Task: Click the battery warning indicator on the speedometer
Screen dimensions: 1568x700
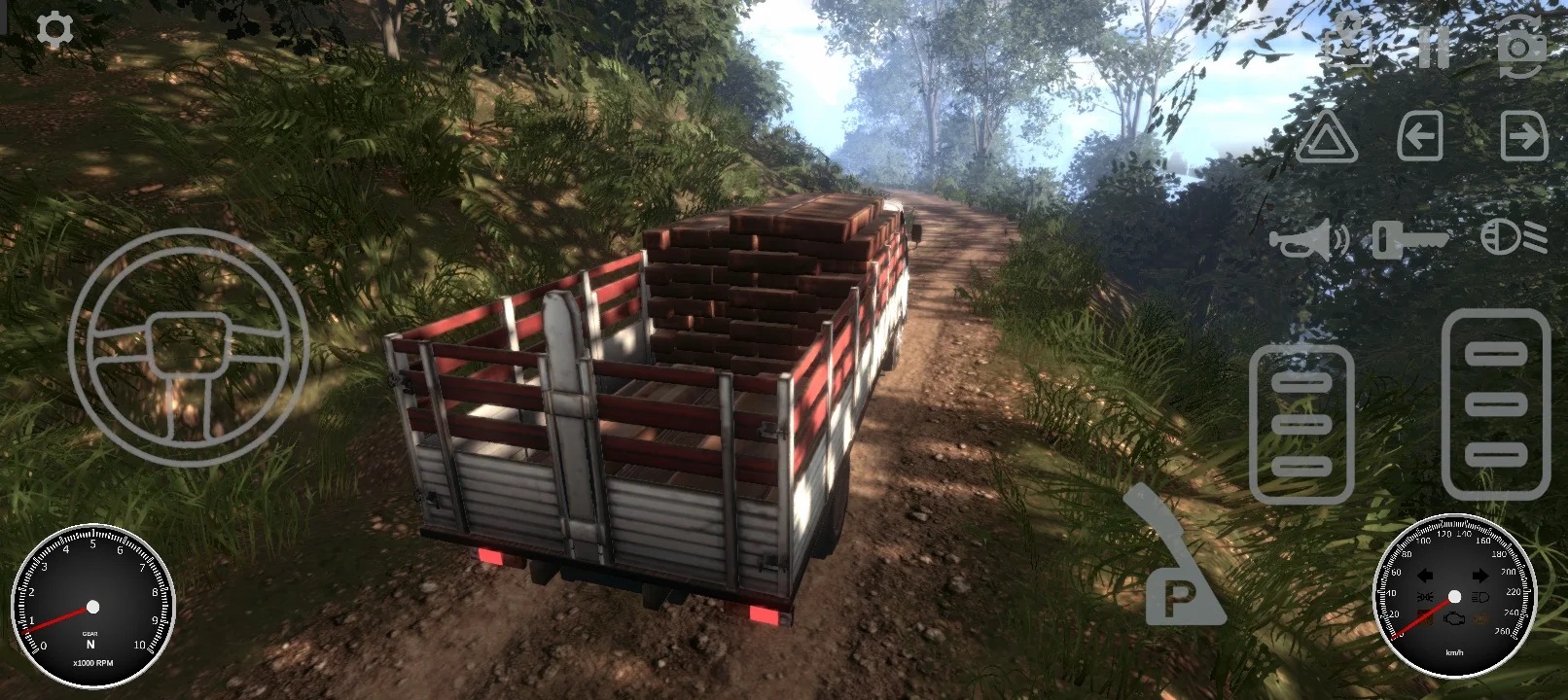Action: 1425,617
